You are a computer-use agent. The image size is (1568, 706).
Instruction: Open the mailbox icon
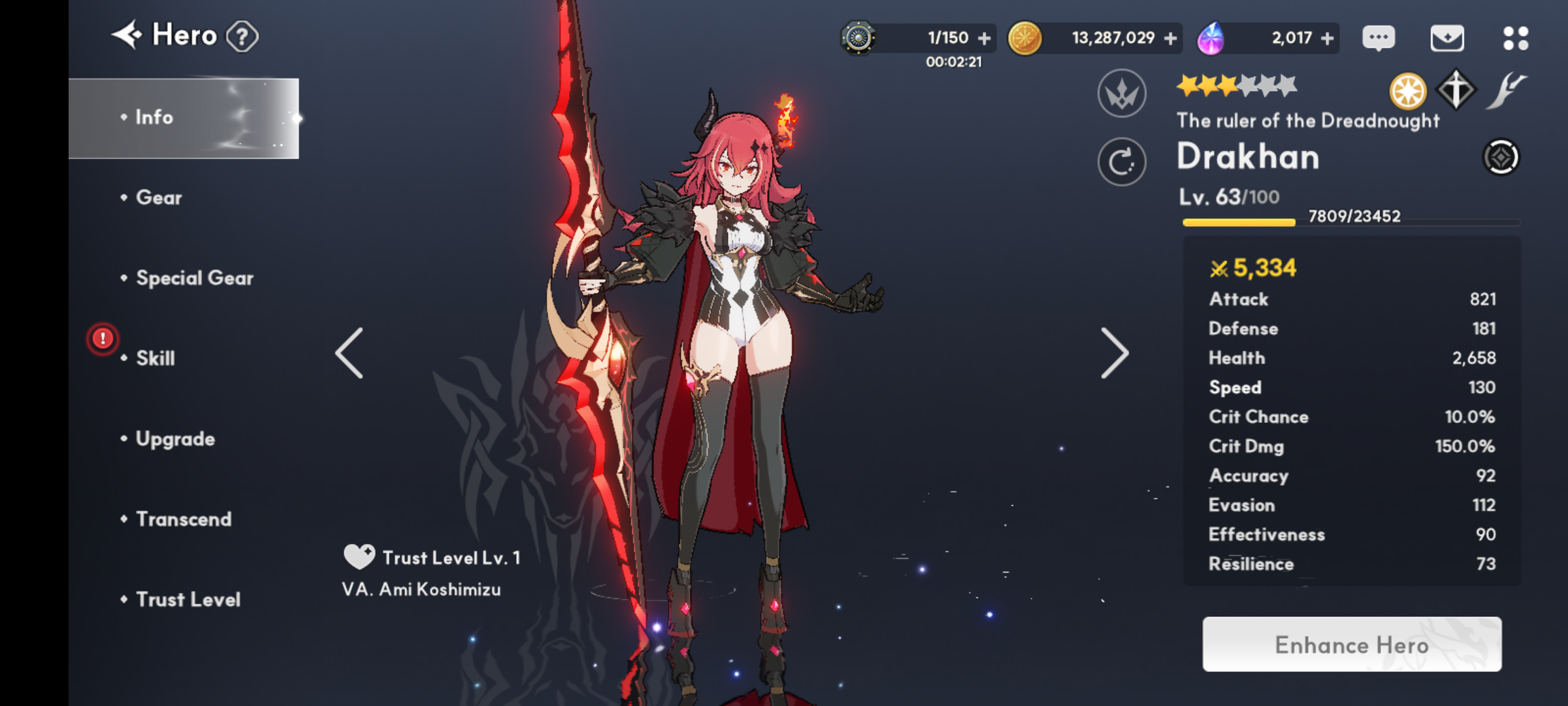[1447, 38]
